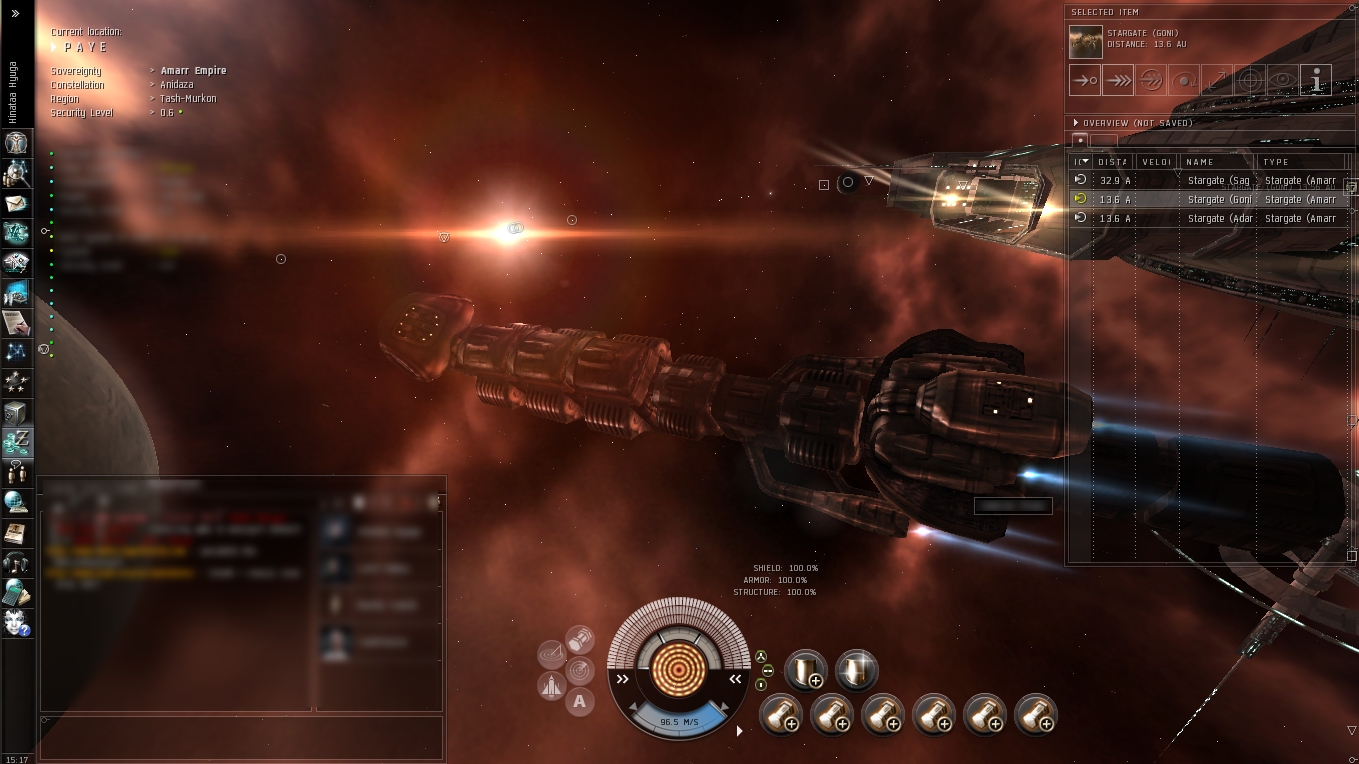Expand the Overview (Not Saved) header arrow
Viewport: 1359px width, 764px height.
(x=1076, y=123)
